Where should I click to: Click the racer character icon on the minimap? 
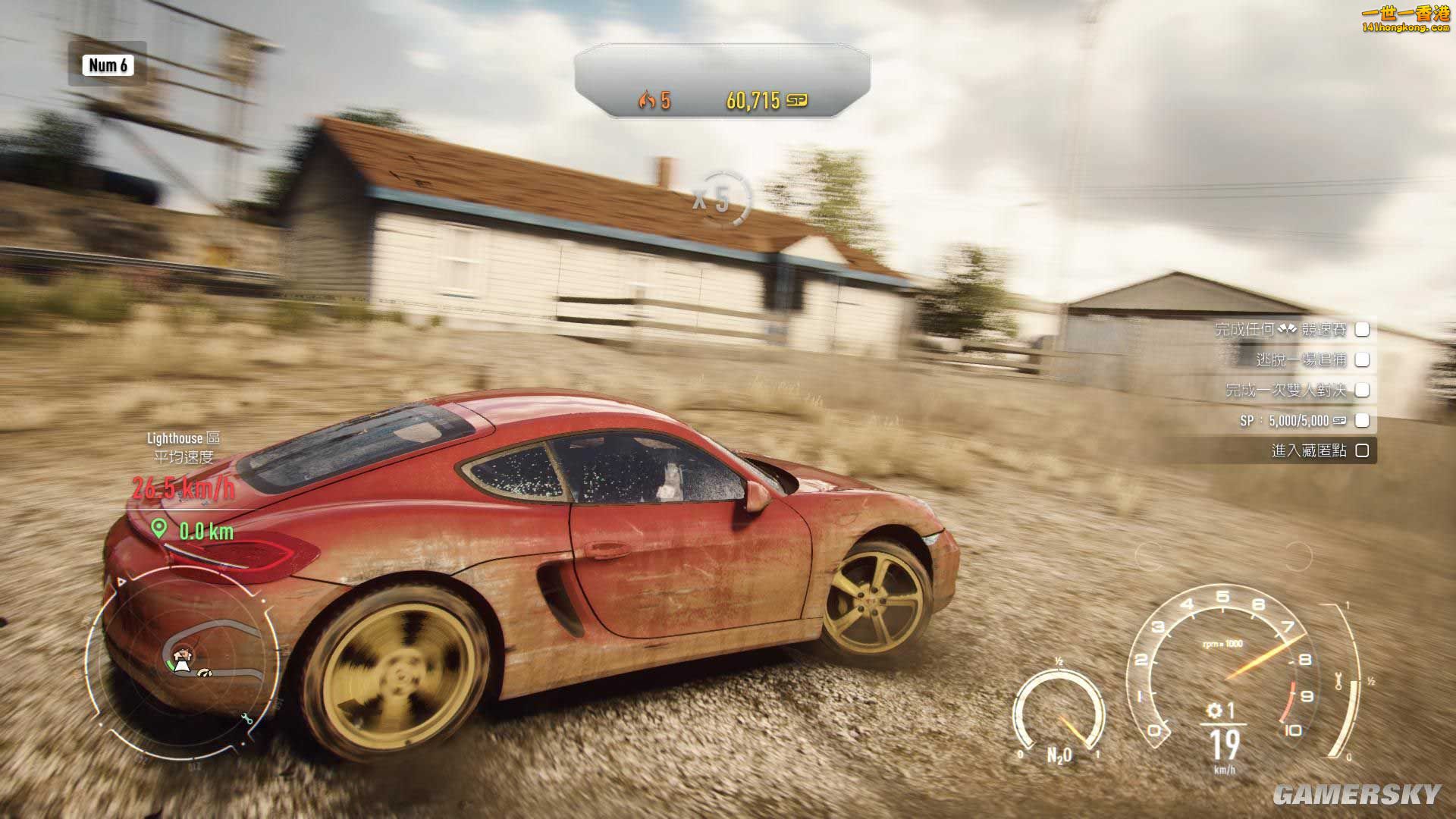tap(182, 654)
